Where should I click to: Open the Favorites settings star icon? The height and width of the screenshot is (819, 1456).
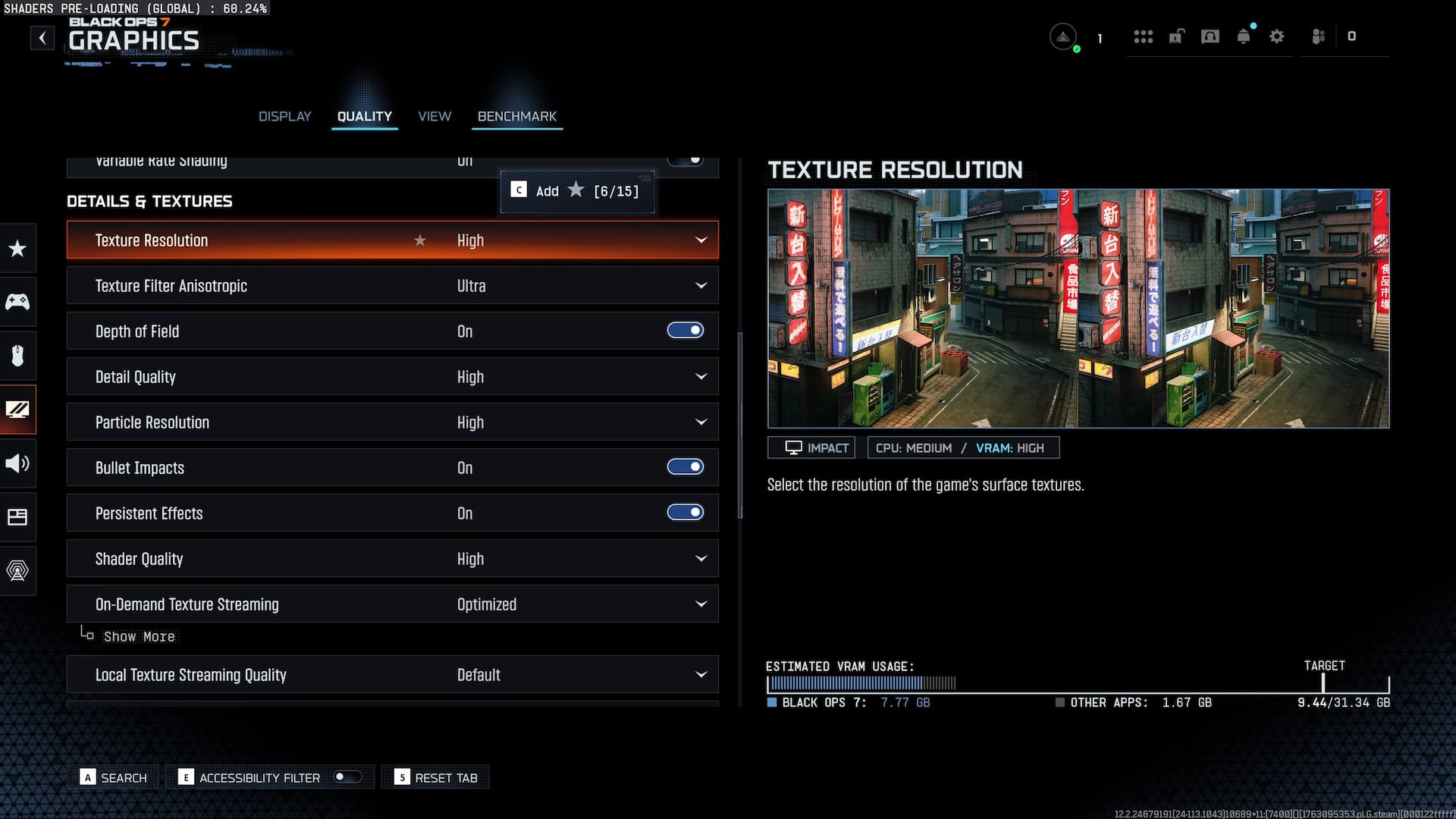(x=18, y=248)
